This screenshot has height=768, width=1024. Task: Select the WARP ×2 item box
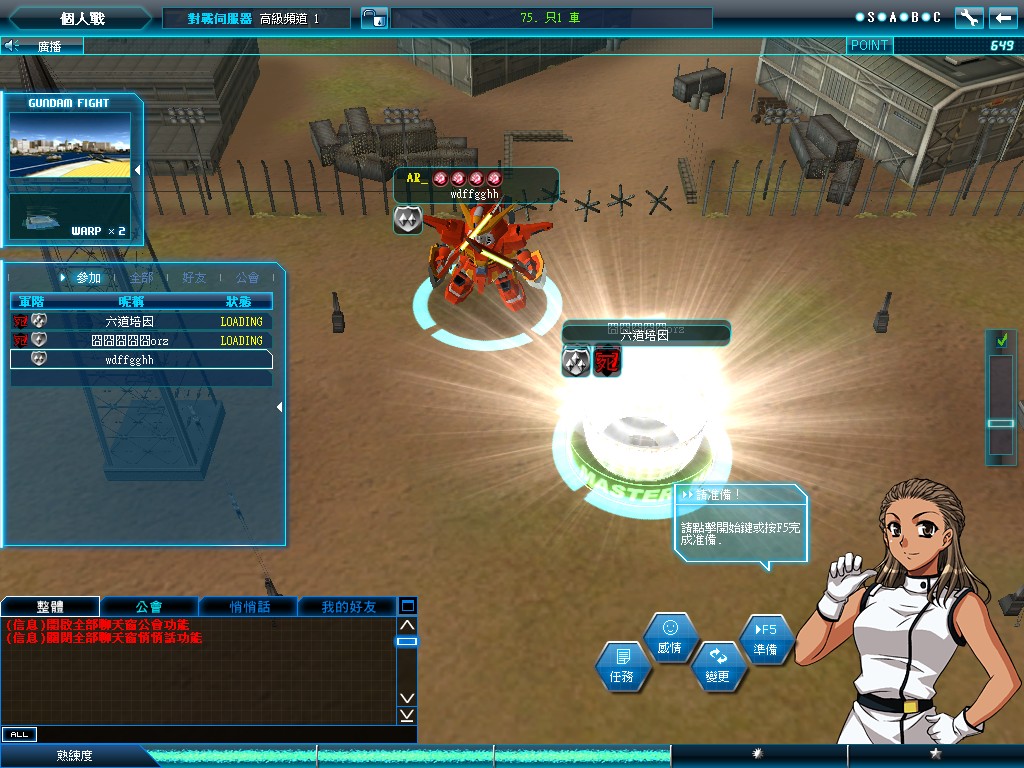tap(70, 216)
